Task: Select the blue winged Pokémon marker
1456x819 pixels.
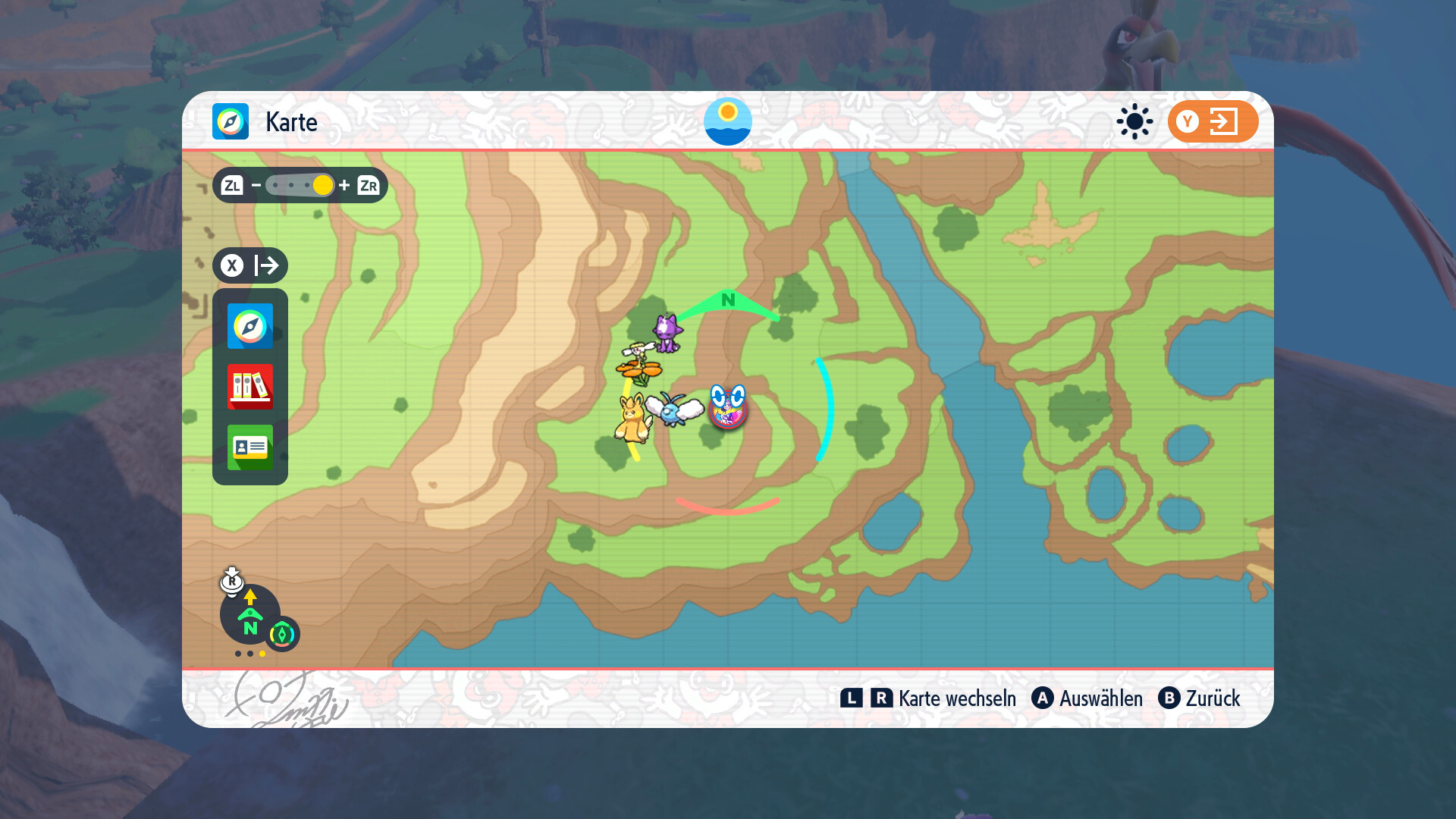Action: coord(674,408)
